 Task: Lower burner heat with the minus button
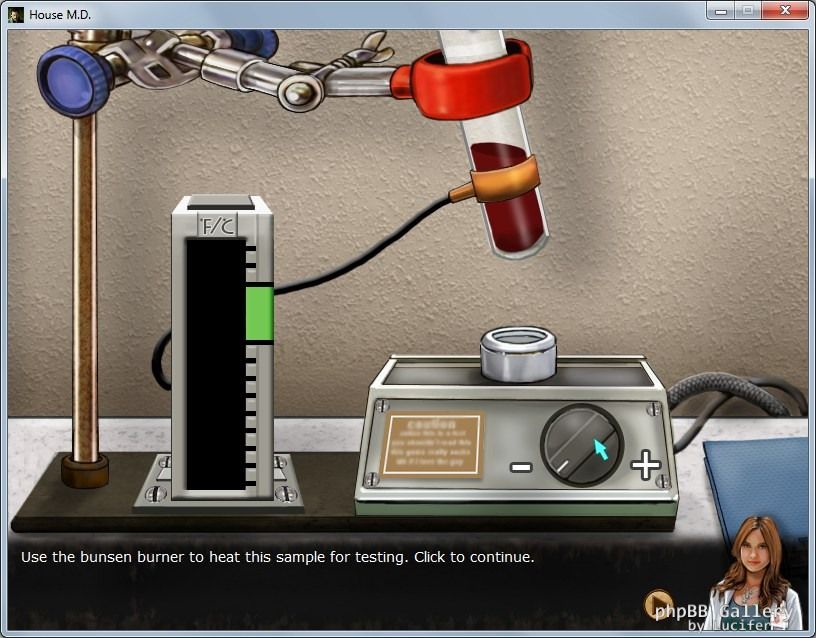tap(521, 466)
